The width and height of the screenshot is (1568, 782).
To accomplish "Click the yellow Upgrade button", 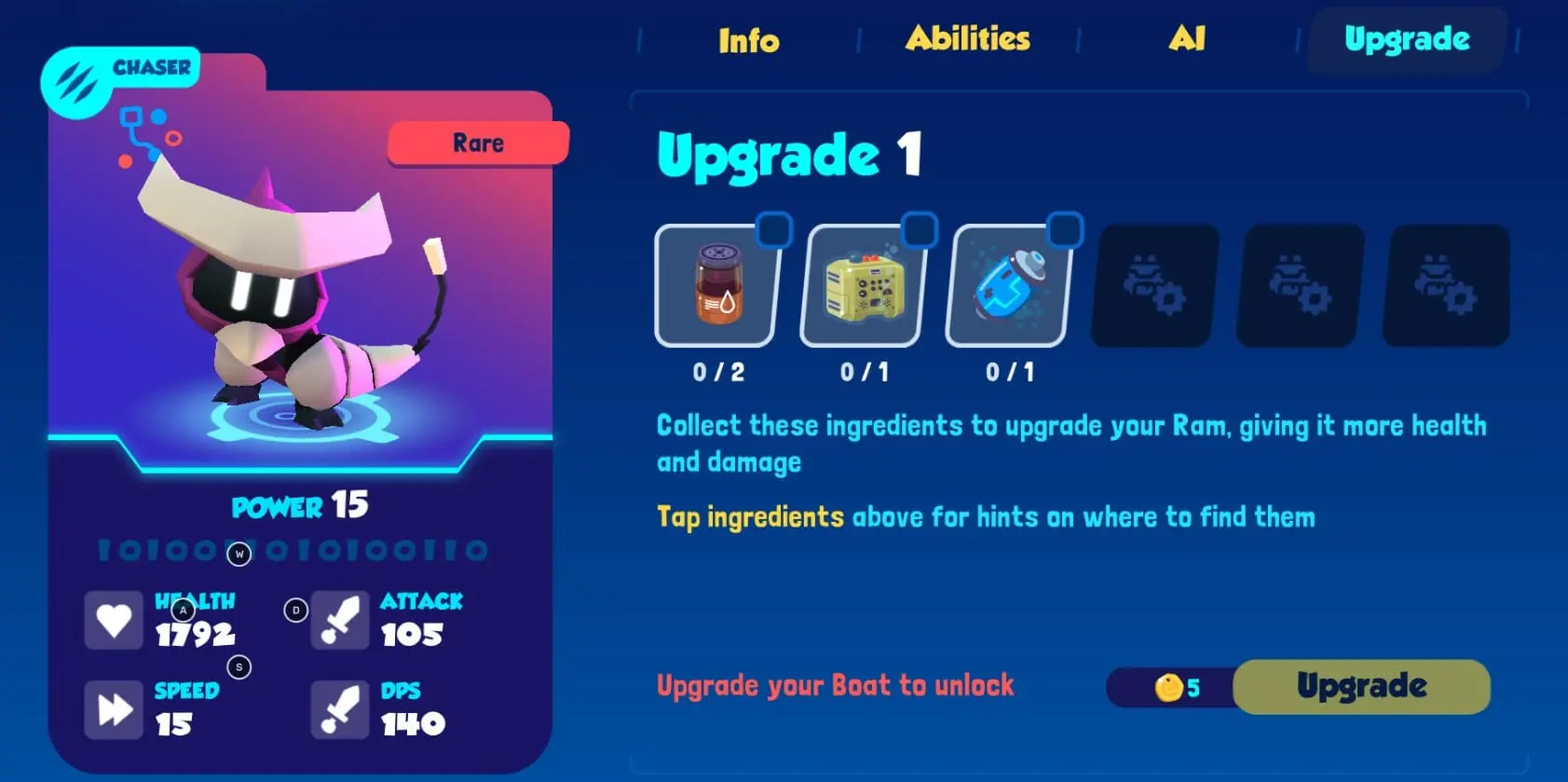I will point(1361,687).
